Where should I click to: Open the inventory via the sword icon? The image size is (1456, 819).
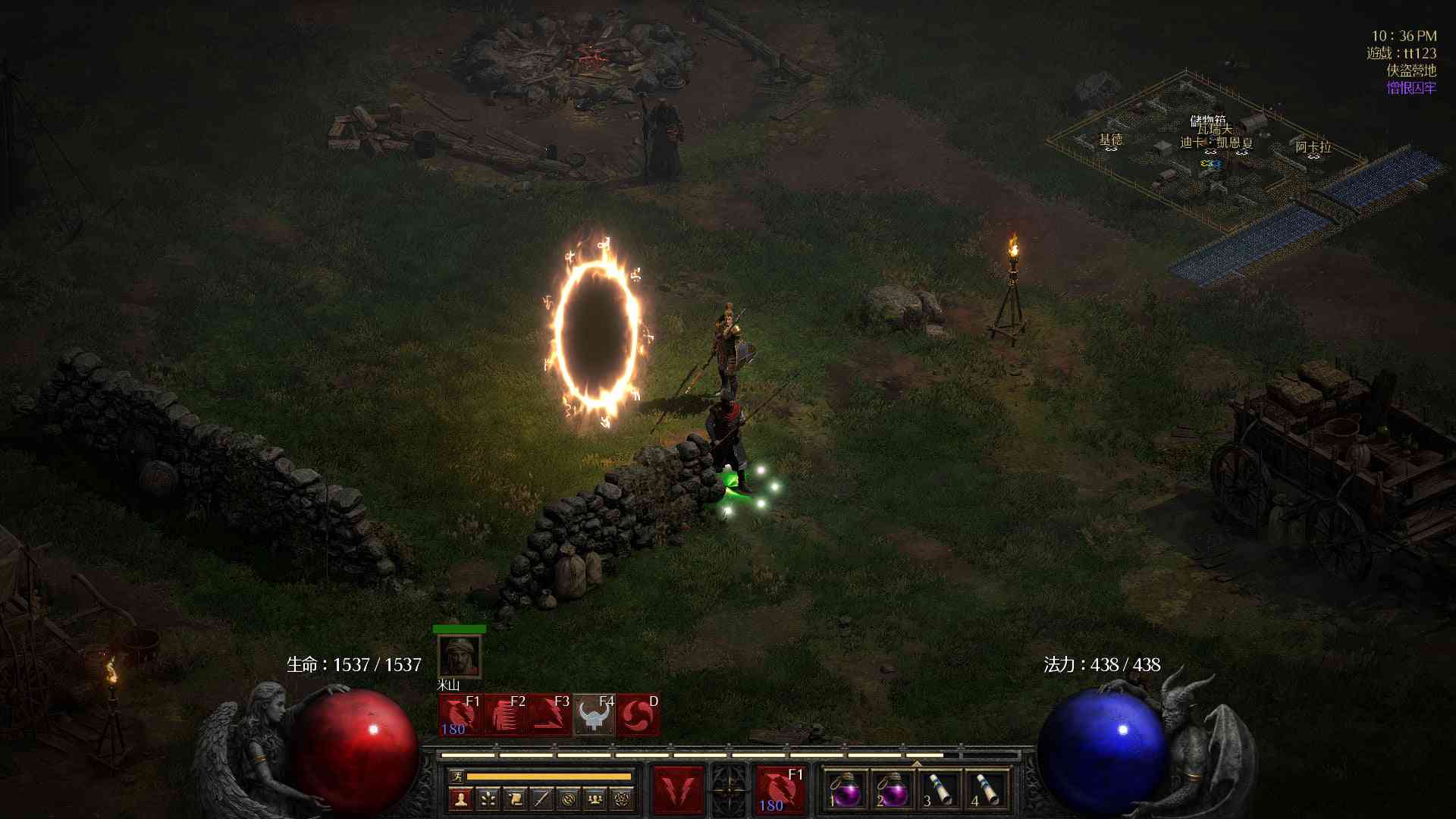click(x=541, y=799)
